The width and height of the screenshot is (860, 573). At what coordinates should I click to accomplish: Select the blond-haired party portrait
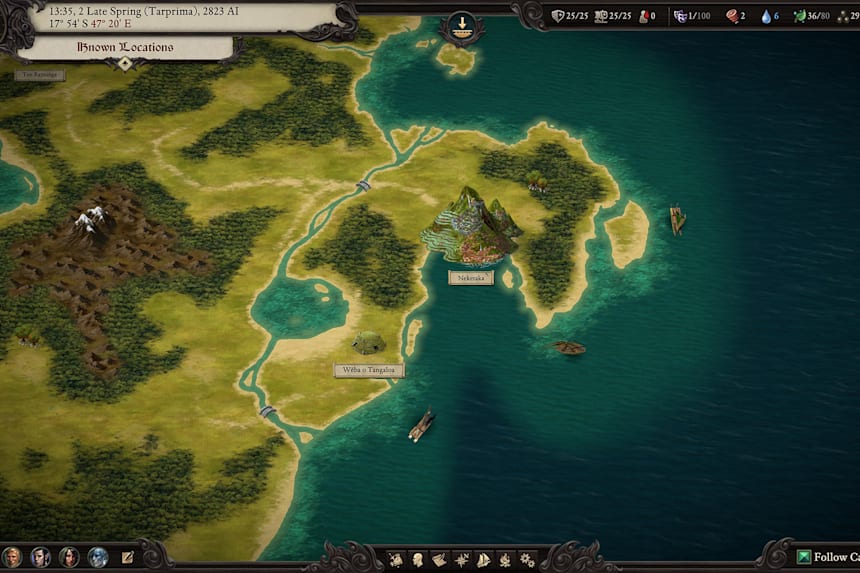pos(12,557)
